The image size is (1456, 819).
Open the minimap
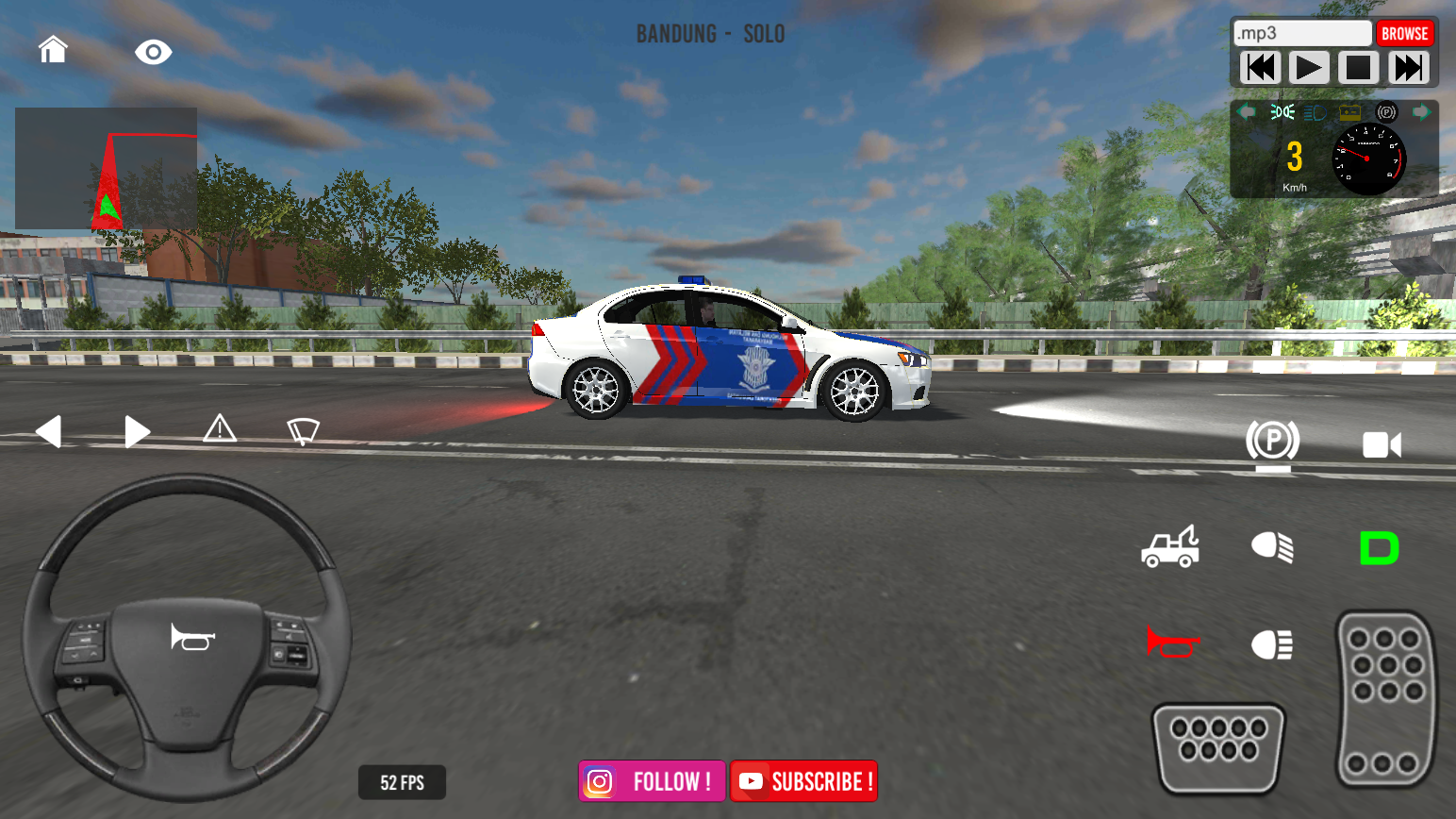106,169
